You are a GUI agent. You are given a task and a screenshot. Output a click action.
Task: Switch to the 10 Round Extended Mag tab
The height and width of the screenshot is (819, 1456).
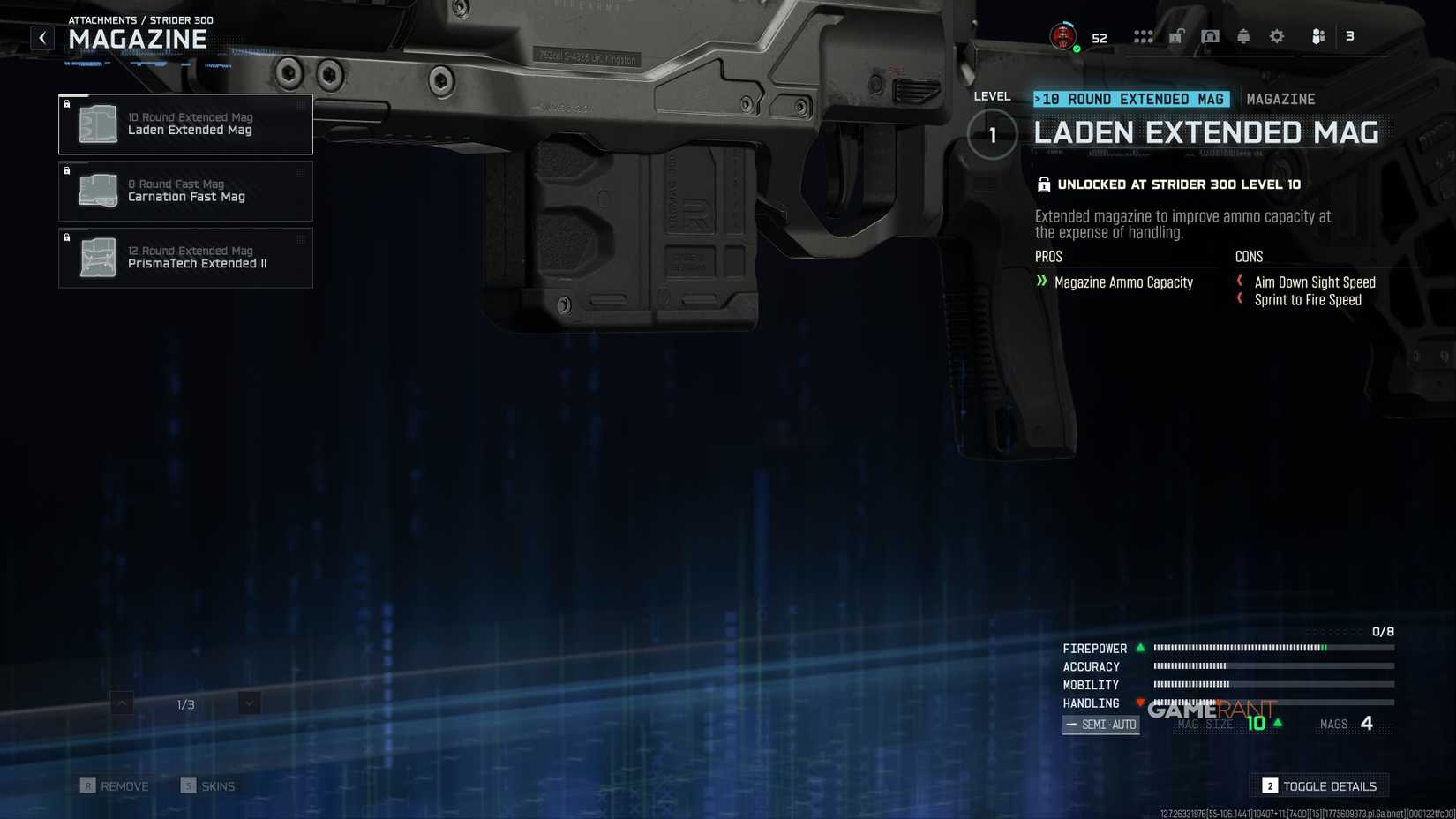[x=1132, y=99]
